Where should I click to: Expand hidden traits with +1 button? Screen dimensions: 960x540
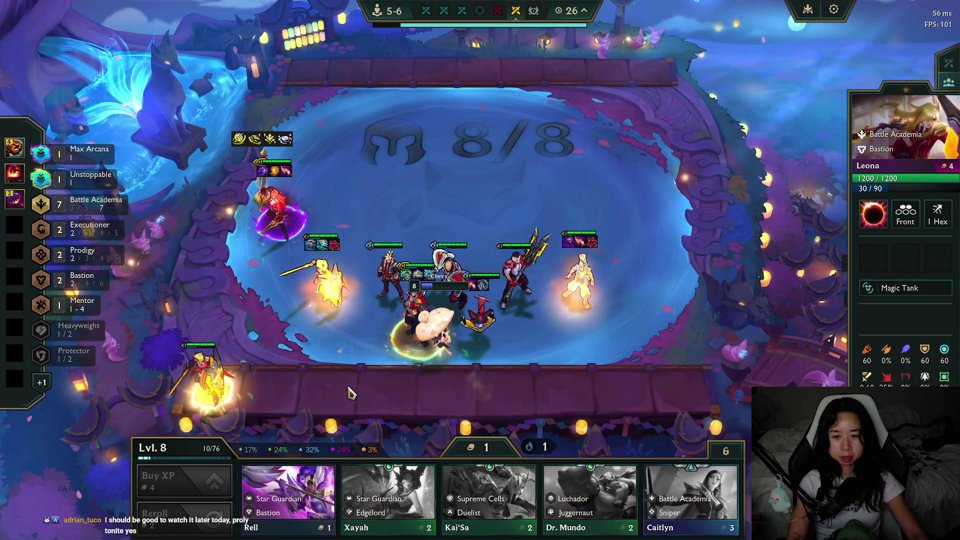pos(41,381)
